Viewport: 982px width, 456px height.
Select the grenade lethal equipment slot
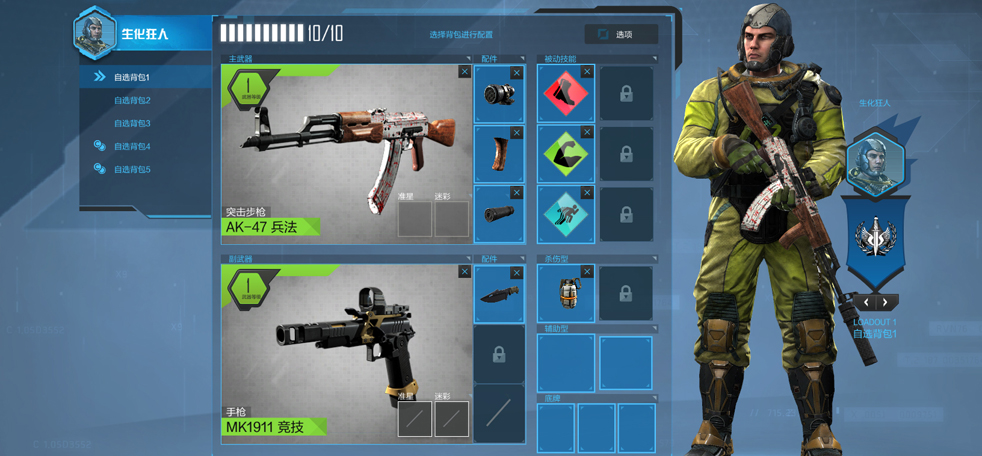[x=566, y=294]
